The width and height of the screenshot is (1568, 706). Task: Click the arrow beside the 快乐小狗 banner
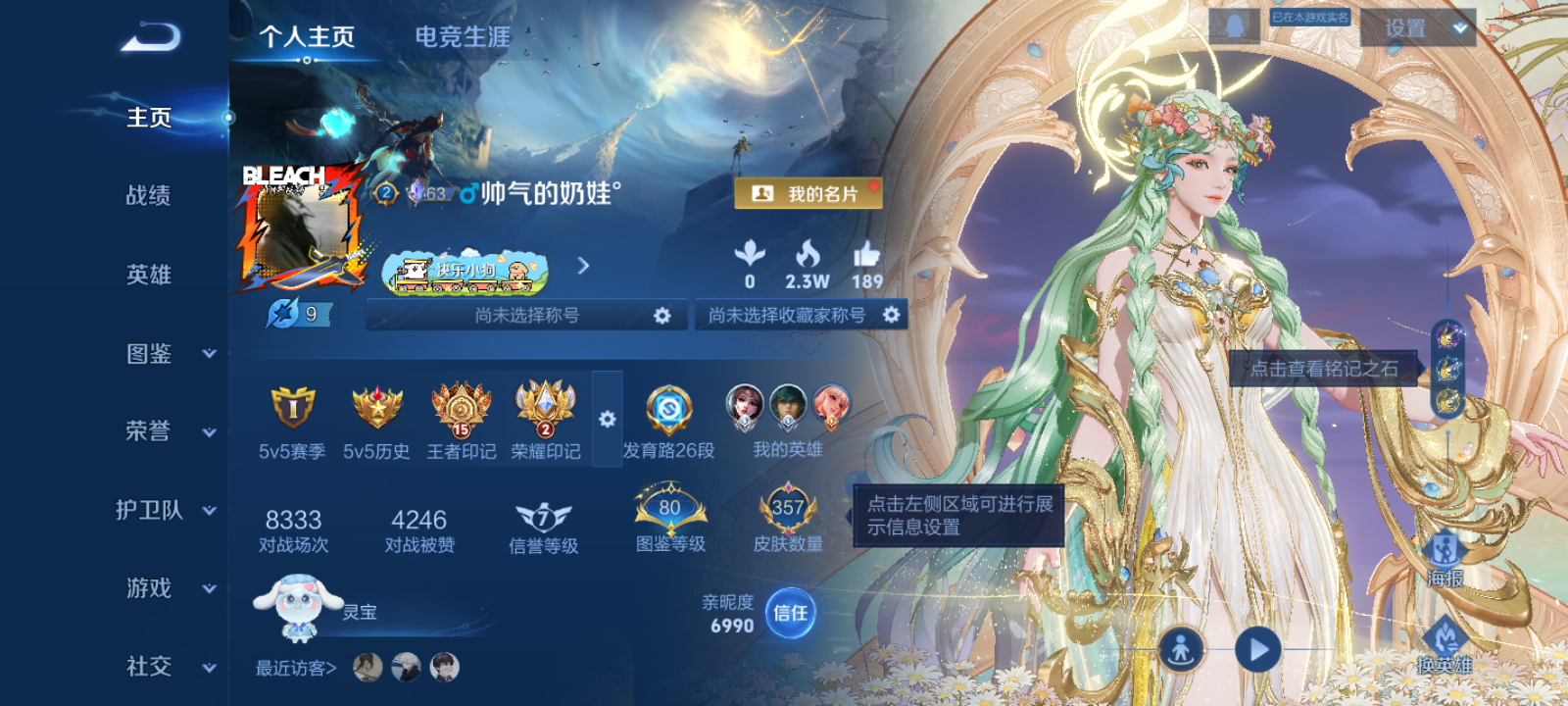tap(585, 265)
